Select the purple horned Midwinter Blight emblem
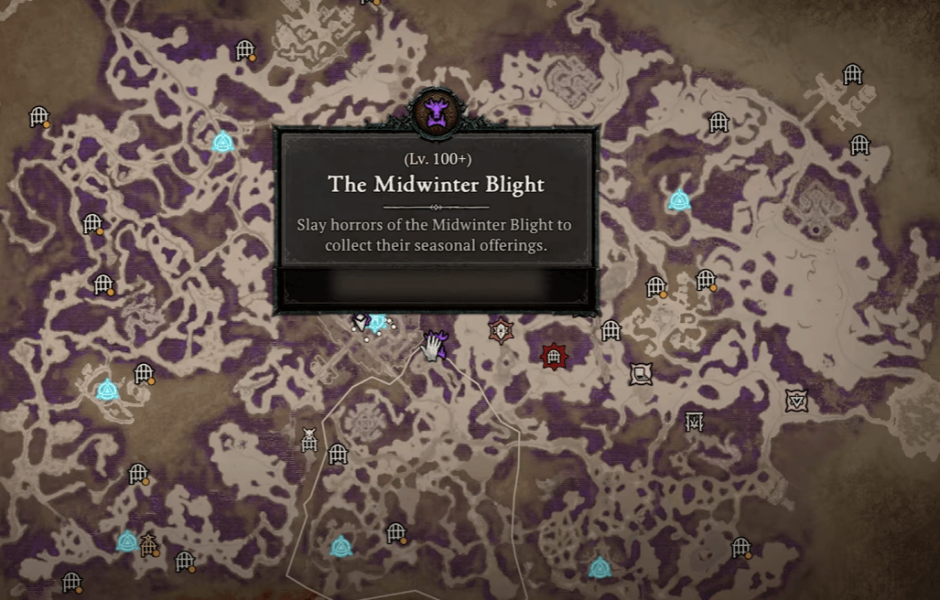The height and width of the screenshot is (600, 940). [435, 111]
